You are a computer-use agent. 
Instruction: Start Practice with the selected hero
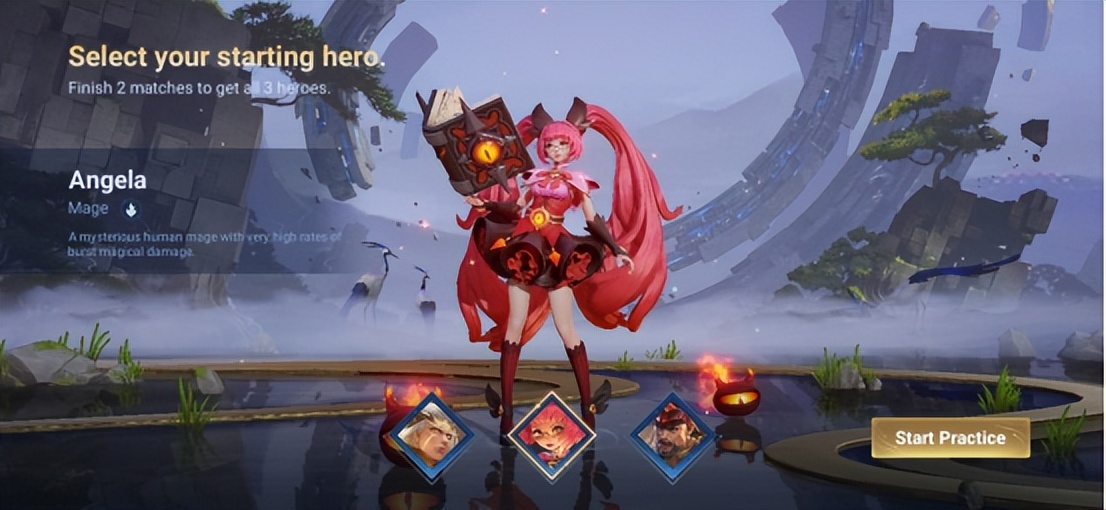[x=949, y=438]
